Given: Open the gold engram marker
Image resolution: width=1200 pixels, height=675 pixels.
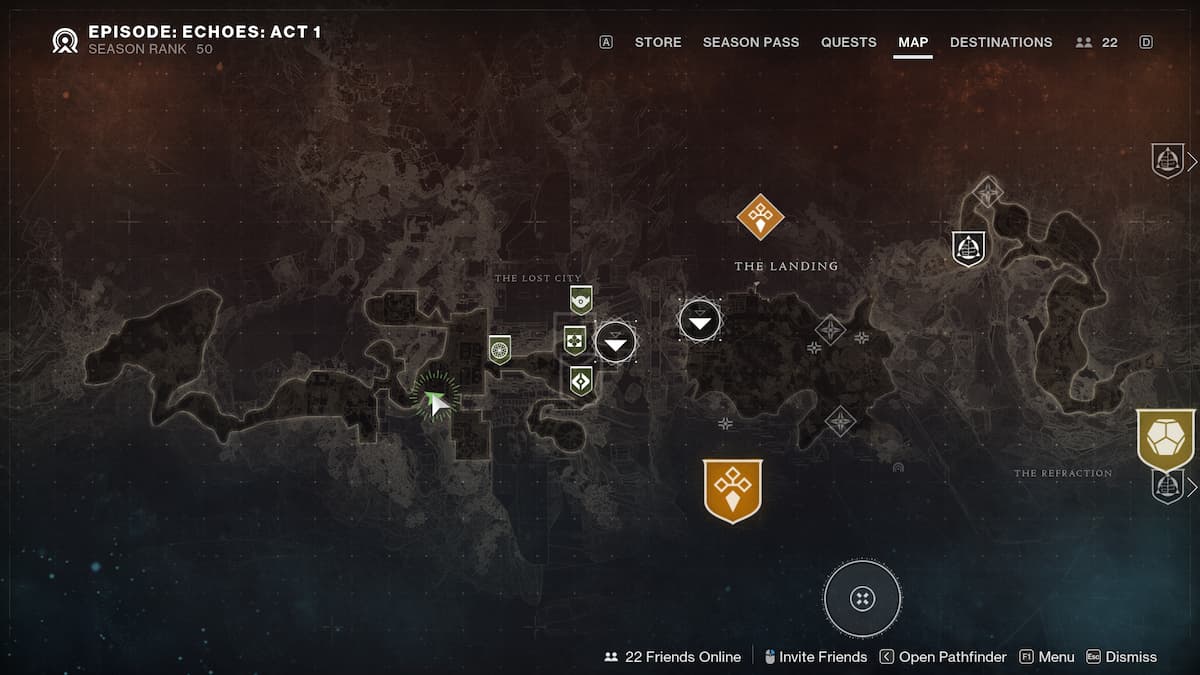Looking at the screenshot, I should (x=1166, y=438).
